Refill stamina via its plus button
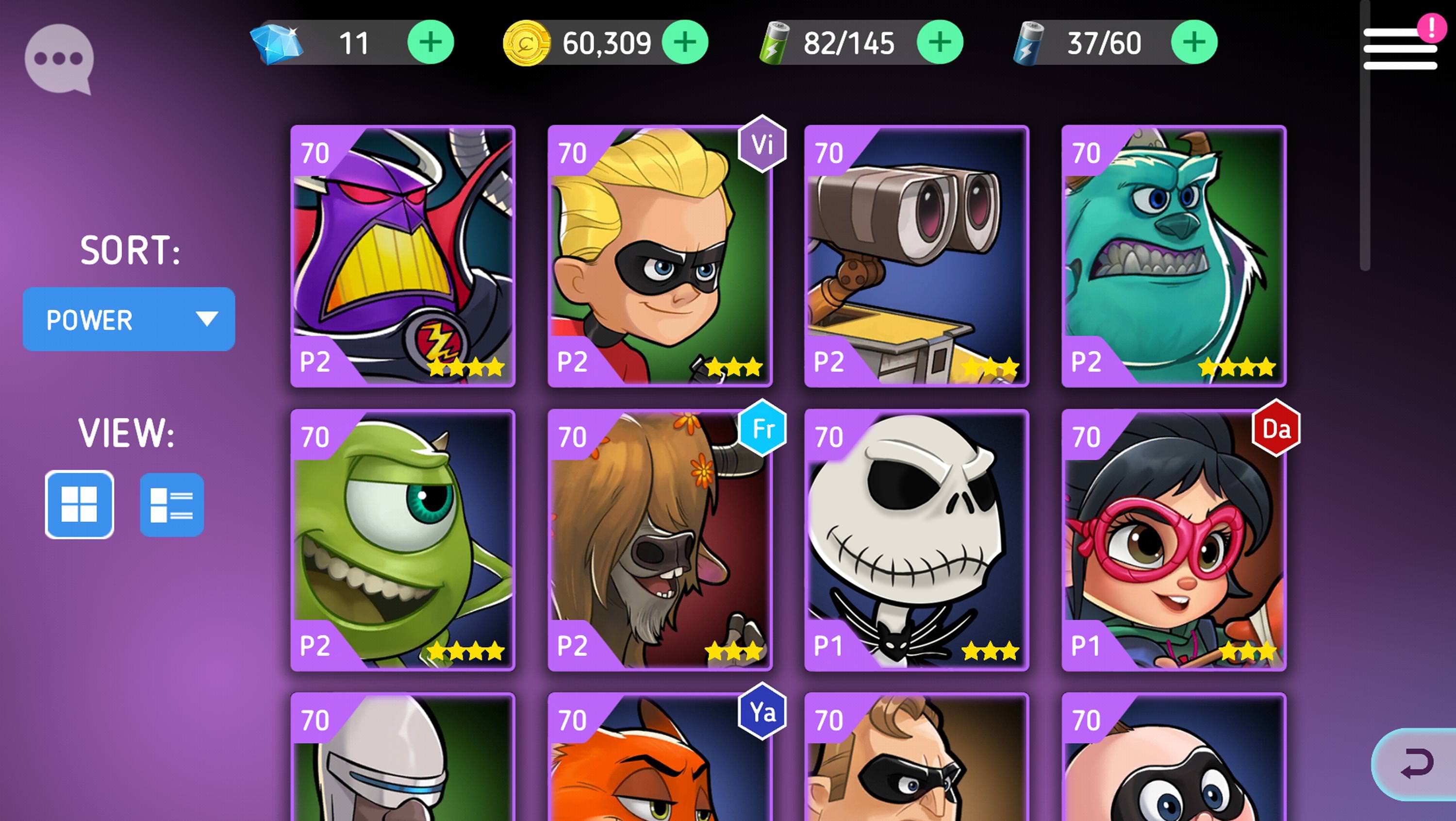Image resolution: width=1456 pixels, height=821 pixels. click(940, 43)
